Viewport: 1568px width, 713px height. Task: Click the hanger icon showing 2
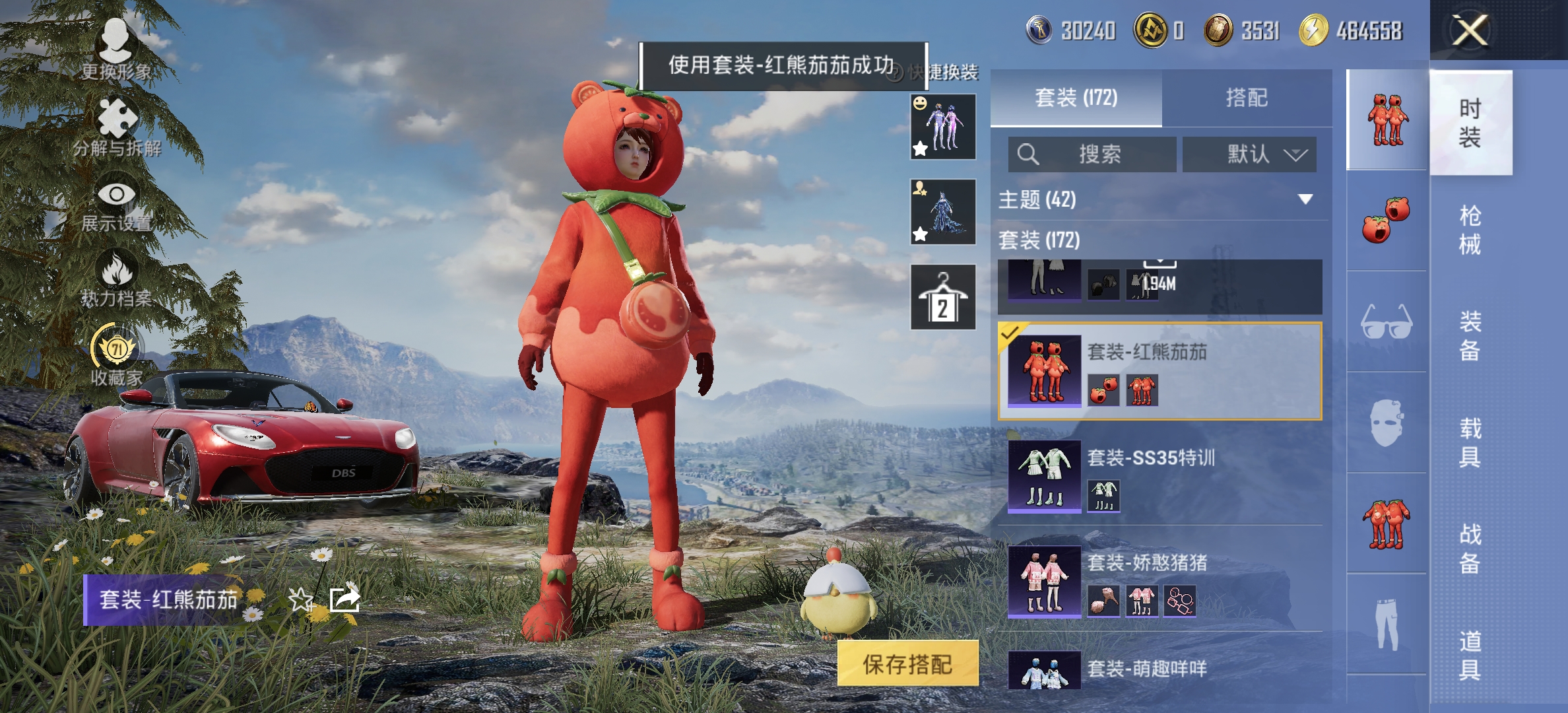pos(942,296)
